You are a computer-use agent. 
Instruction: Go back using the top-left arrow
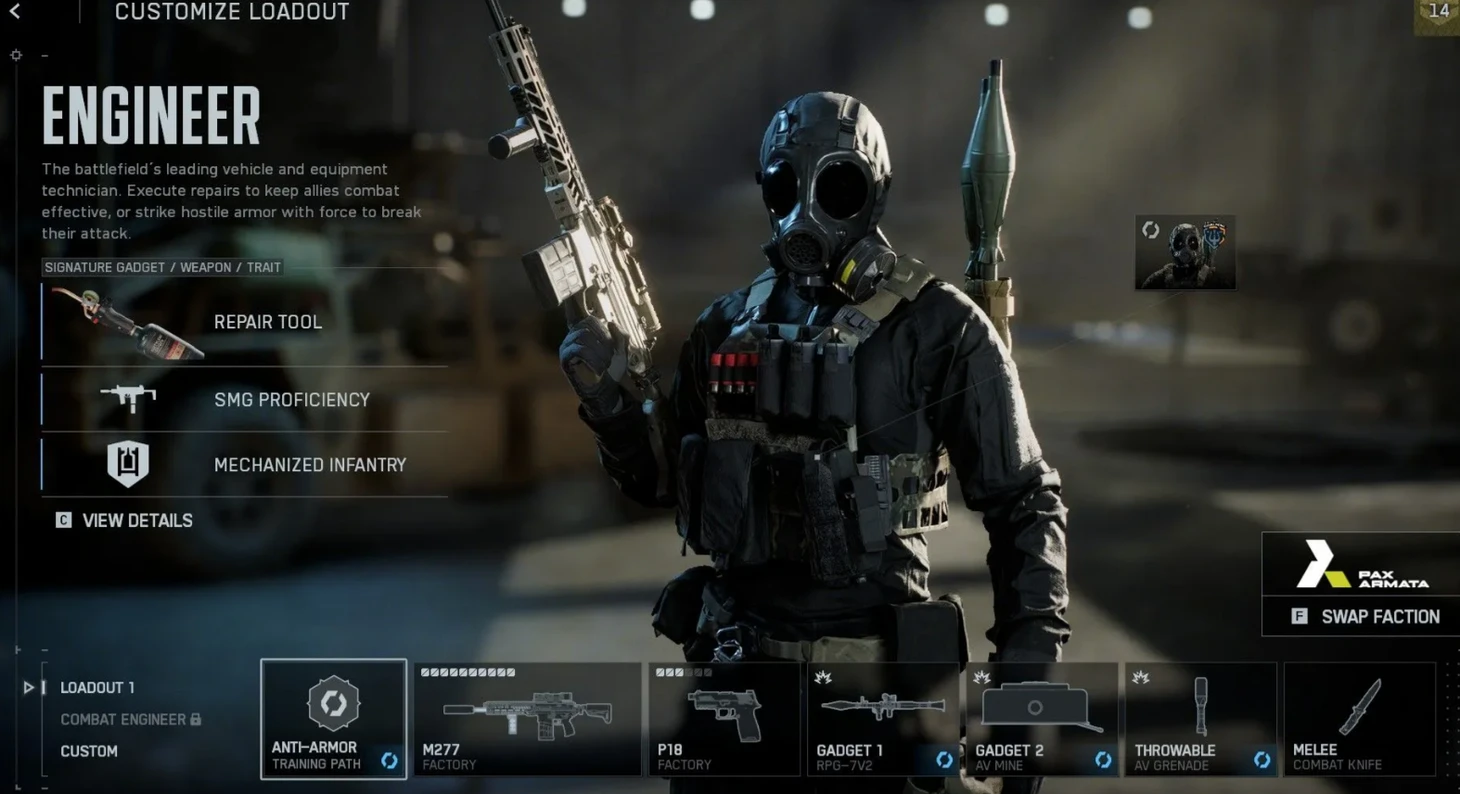(x=15, y=12)
